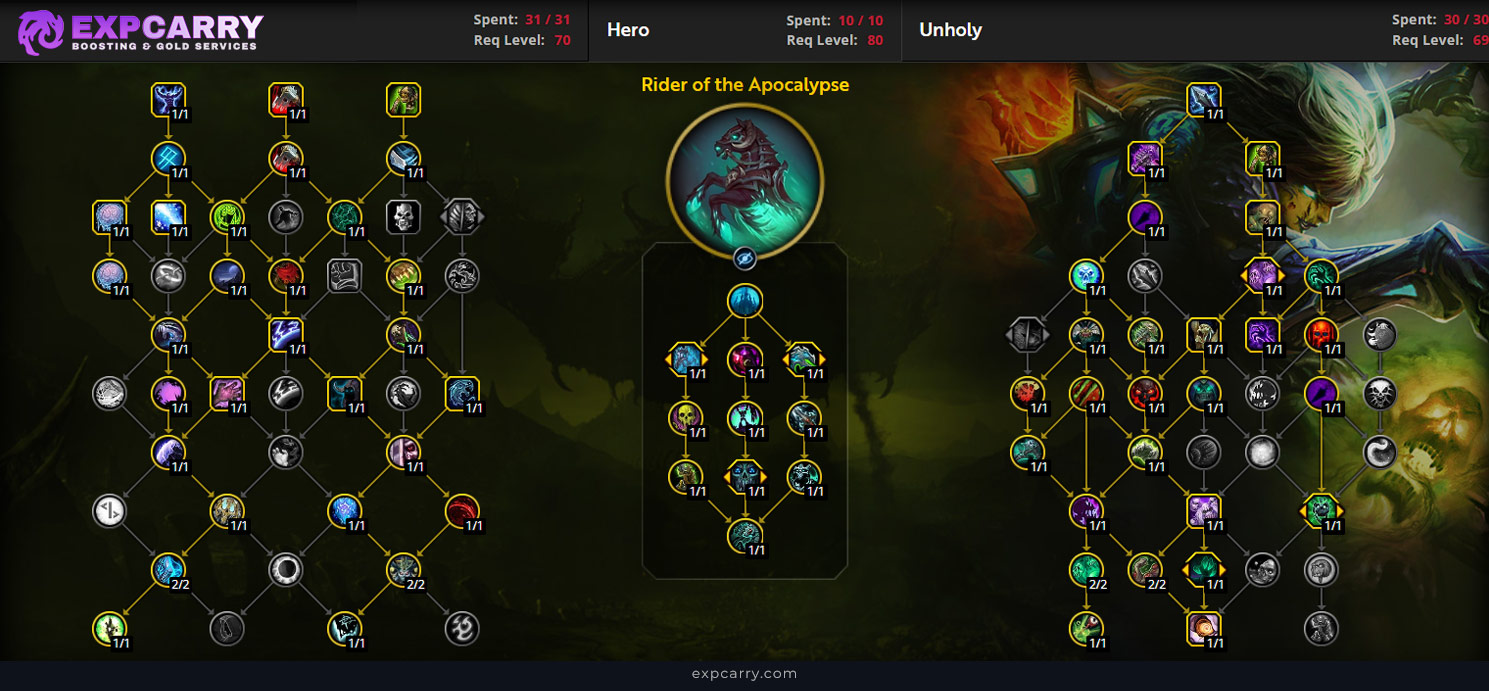Select the red Death Strike talent at the top

click(x=286, y=100)
